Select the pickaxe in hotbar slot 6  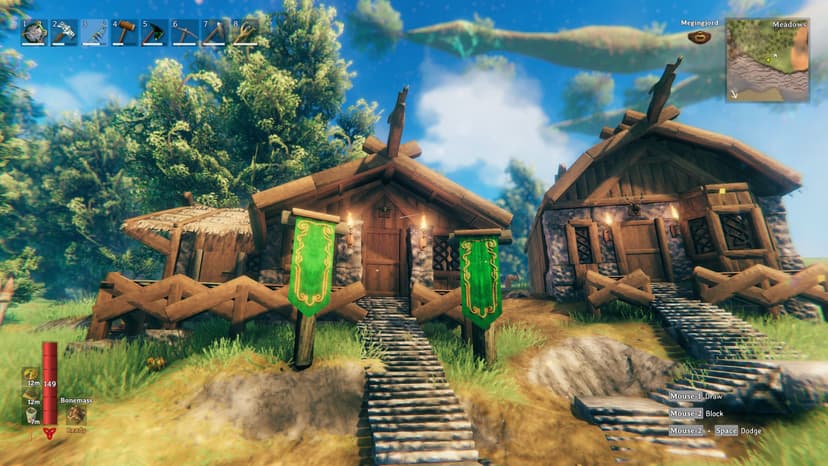[185, 33]
